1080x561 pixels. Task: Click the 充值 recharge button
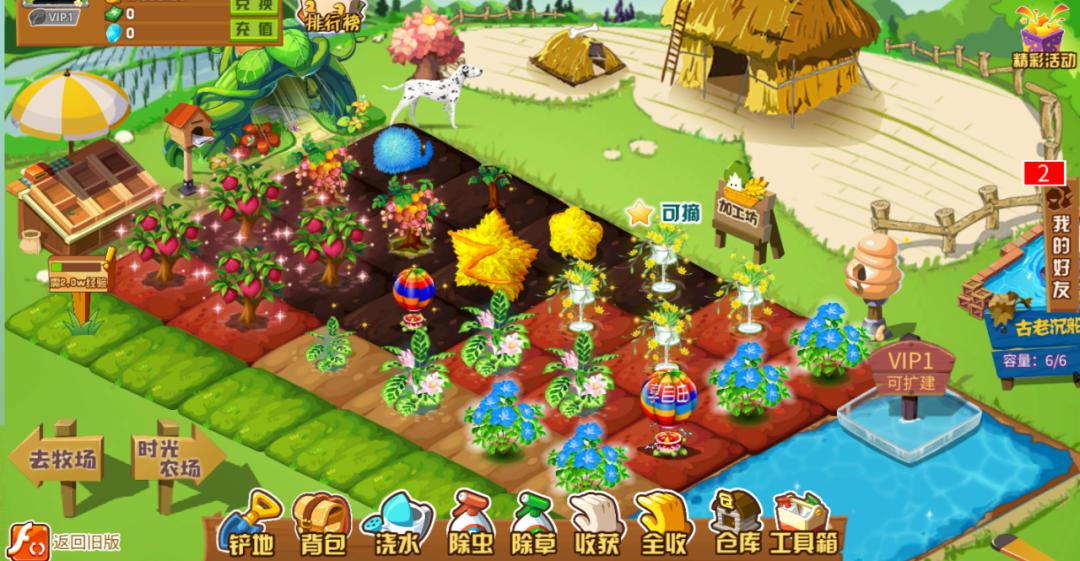coord(255,29)
